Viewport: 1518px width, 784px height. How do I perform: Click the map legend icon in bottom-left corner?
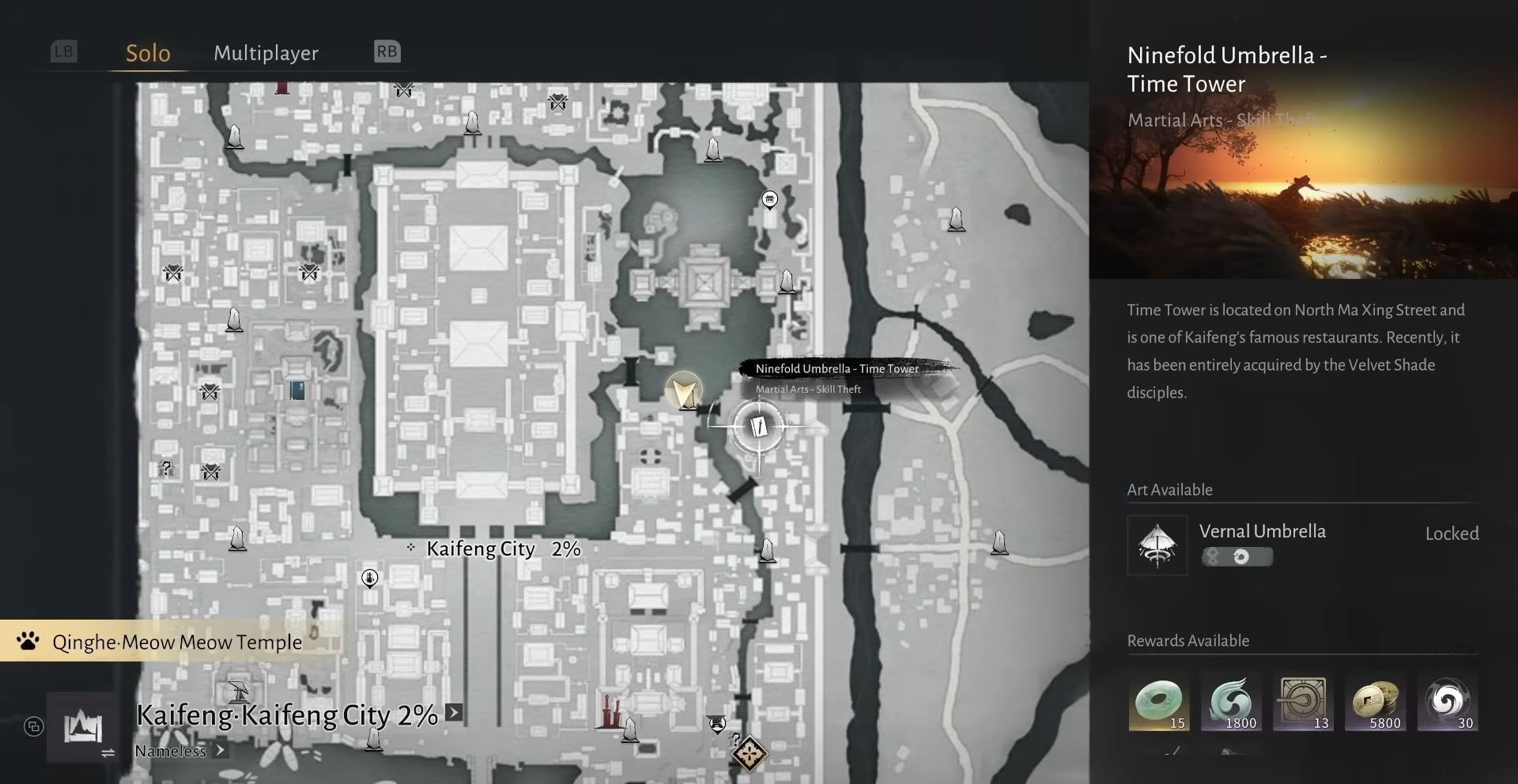click(x=81, y=726)
